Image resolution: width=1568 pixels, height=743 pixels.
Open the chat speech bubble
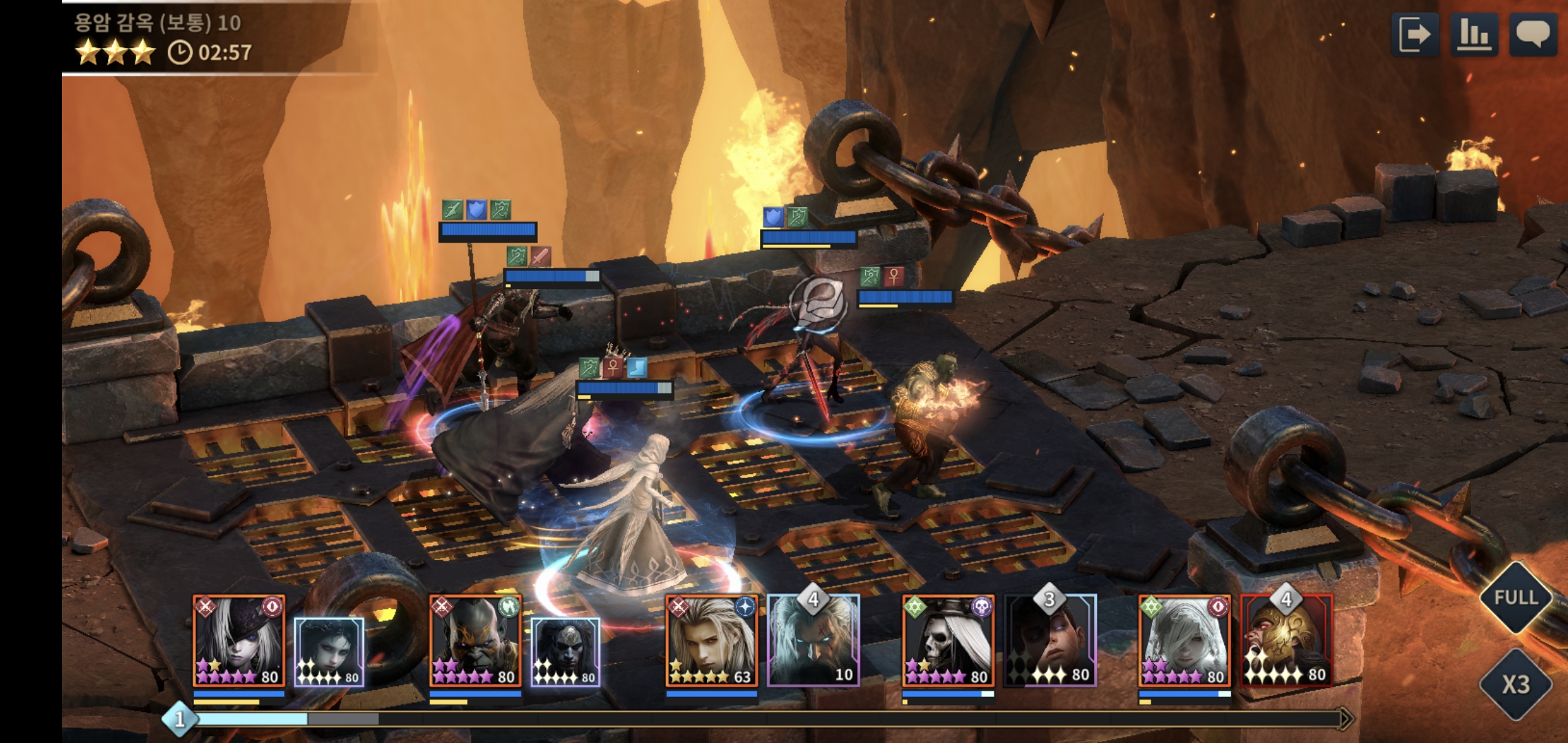pyautogui.click(x=1533, y=34)
